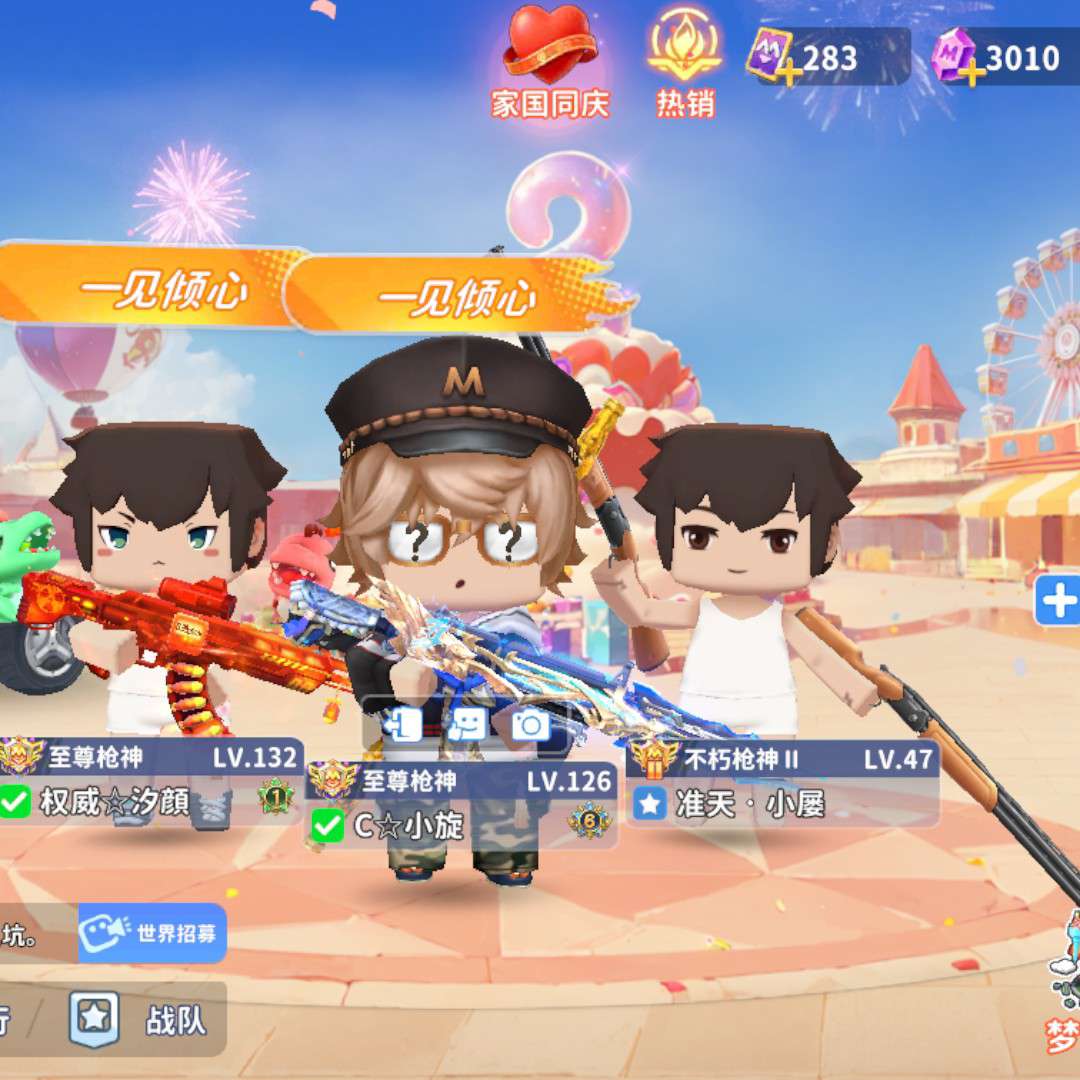Select player card 权威☆汐顏
The width and height of the screenshot is (1080, 1080).
(x=150, y=781)
